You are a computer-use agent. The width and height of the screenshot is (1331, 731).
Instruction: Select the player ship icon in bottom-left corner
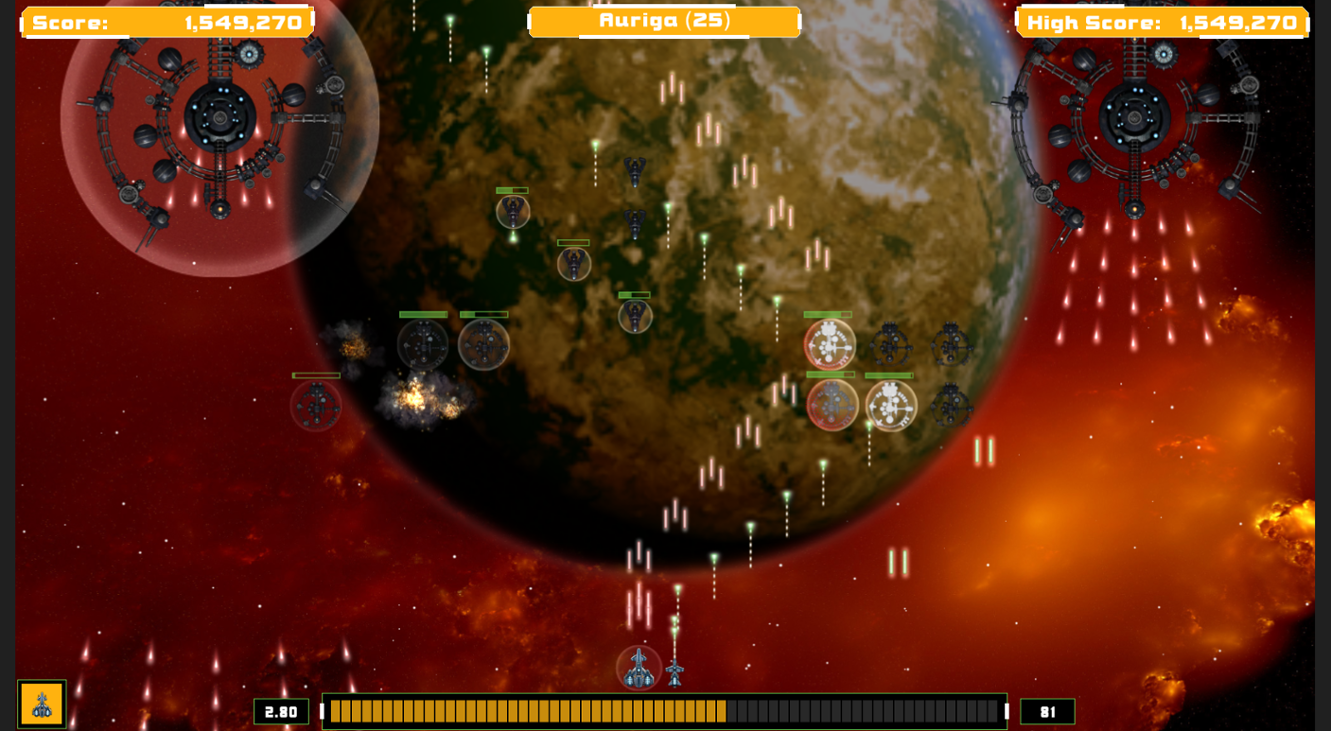tap(41, 703)
